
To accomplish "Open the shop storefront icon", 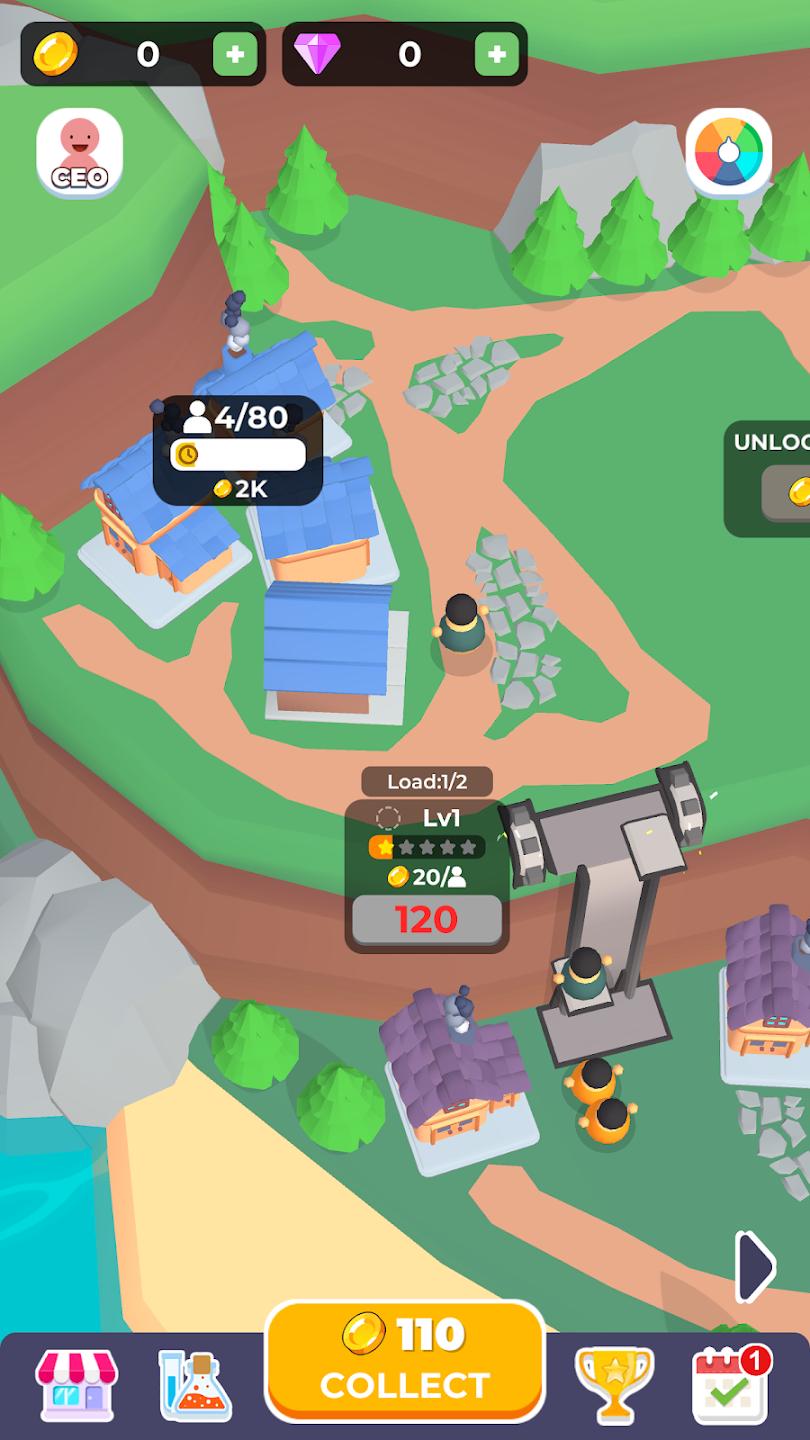I will click(76, 1385).
